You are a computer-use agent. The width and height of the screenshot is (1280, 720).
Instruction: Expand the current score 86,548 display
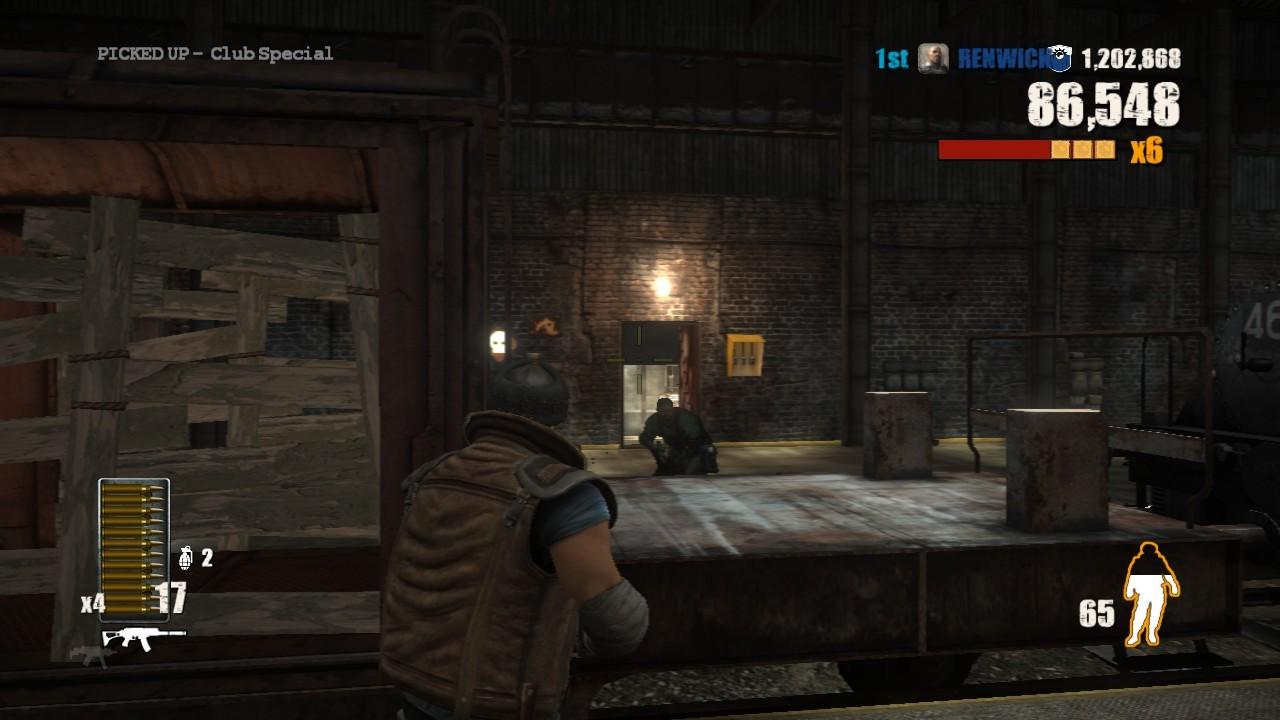pyautogui.click(x=1104, y=104)
